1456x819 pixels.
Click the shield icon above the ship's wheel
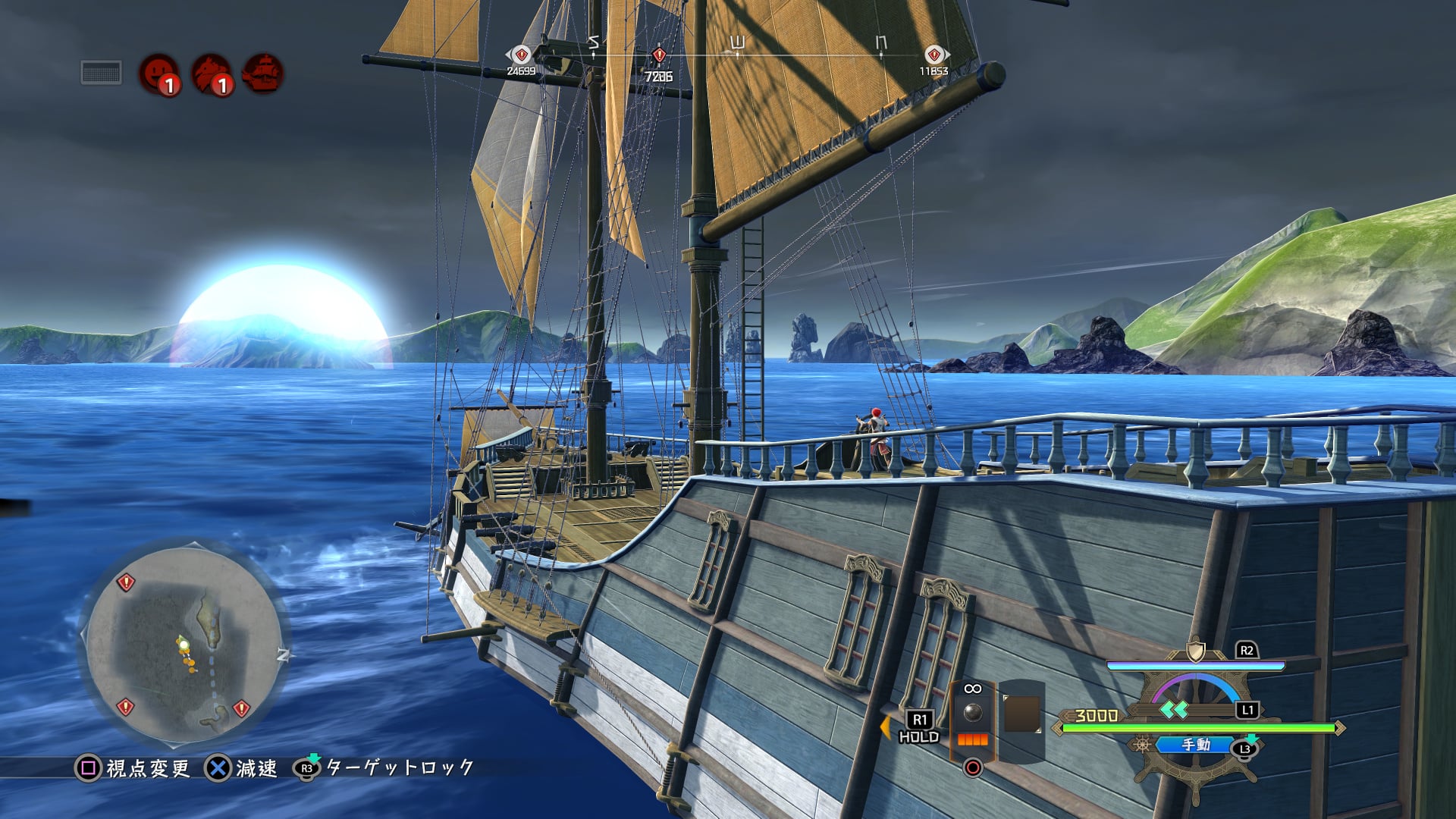1196,651
